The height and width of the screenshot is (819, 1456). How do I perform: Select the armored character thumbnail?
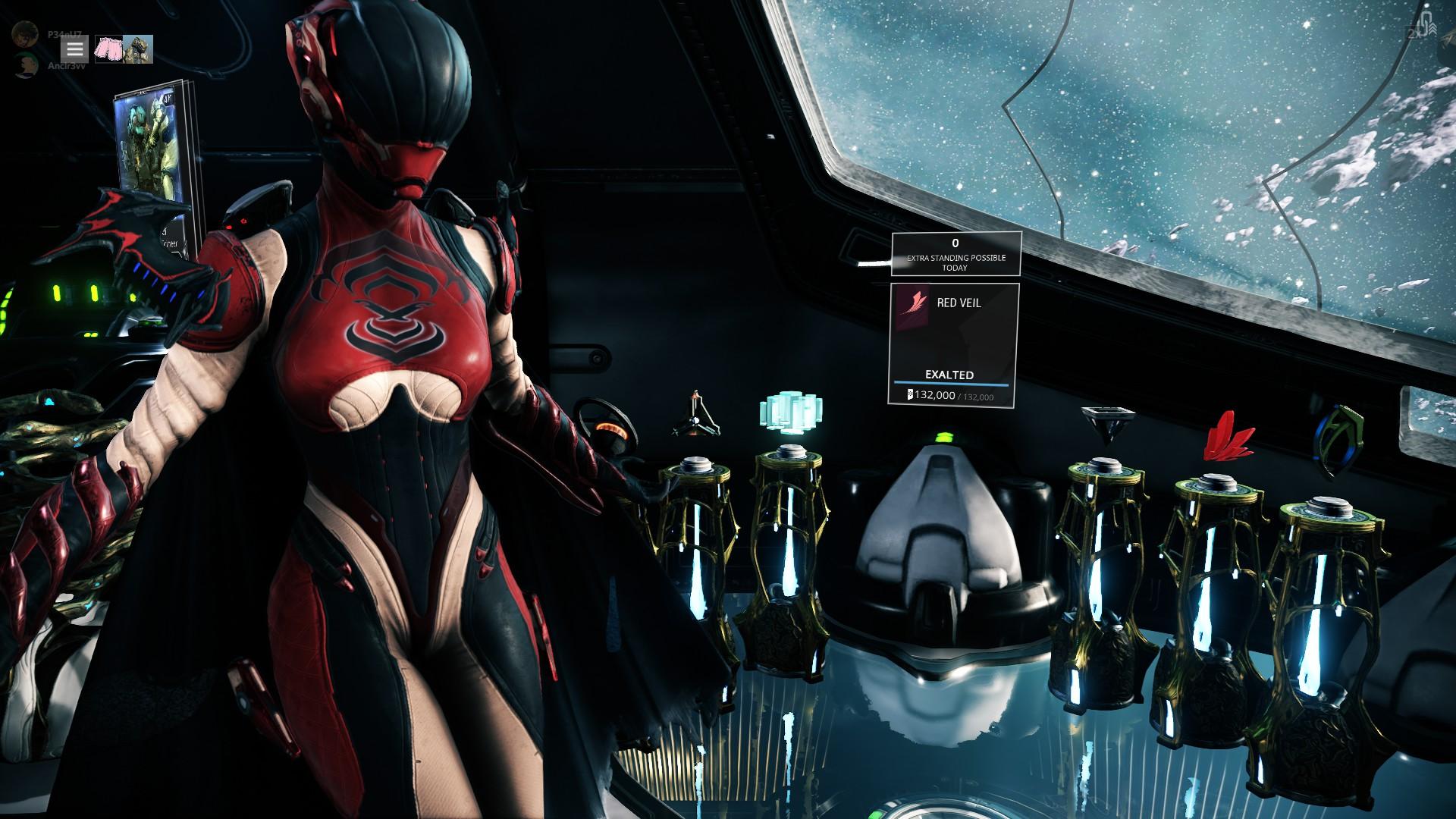point(138,49)
